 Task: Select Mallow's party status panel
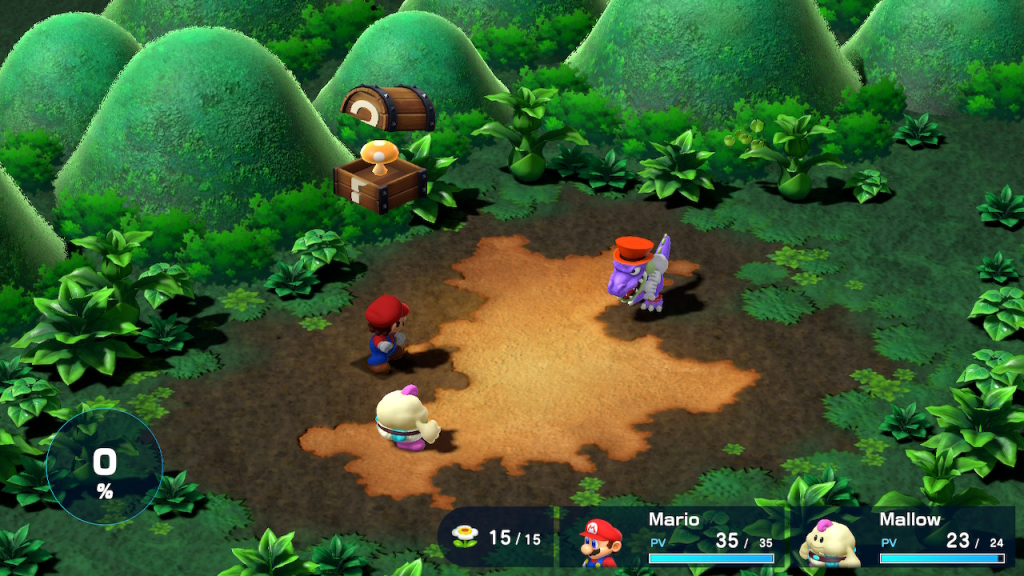point(905,539)
